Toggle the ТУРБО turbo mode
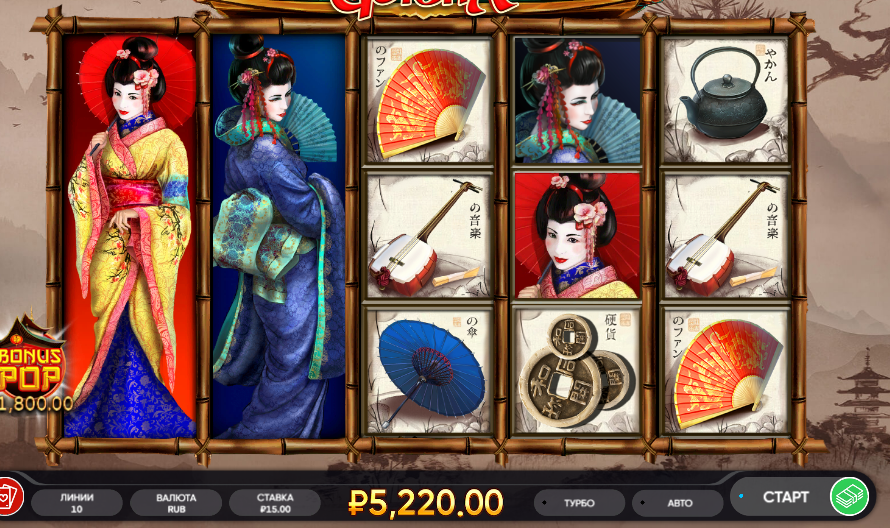The height and width of the screenshot is (528, 890). (579, 502)
